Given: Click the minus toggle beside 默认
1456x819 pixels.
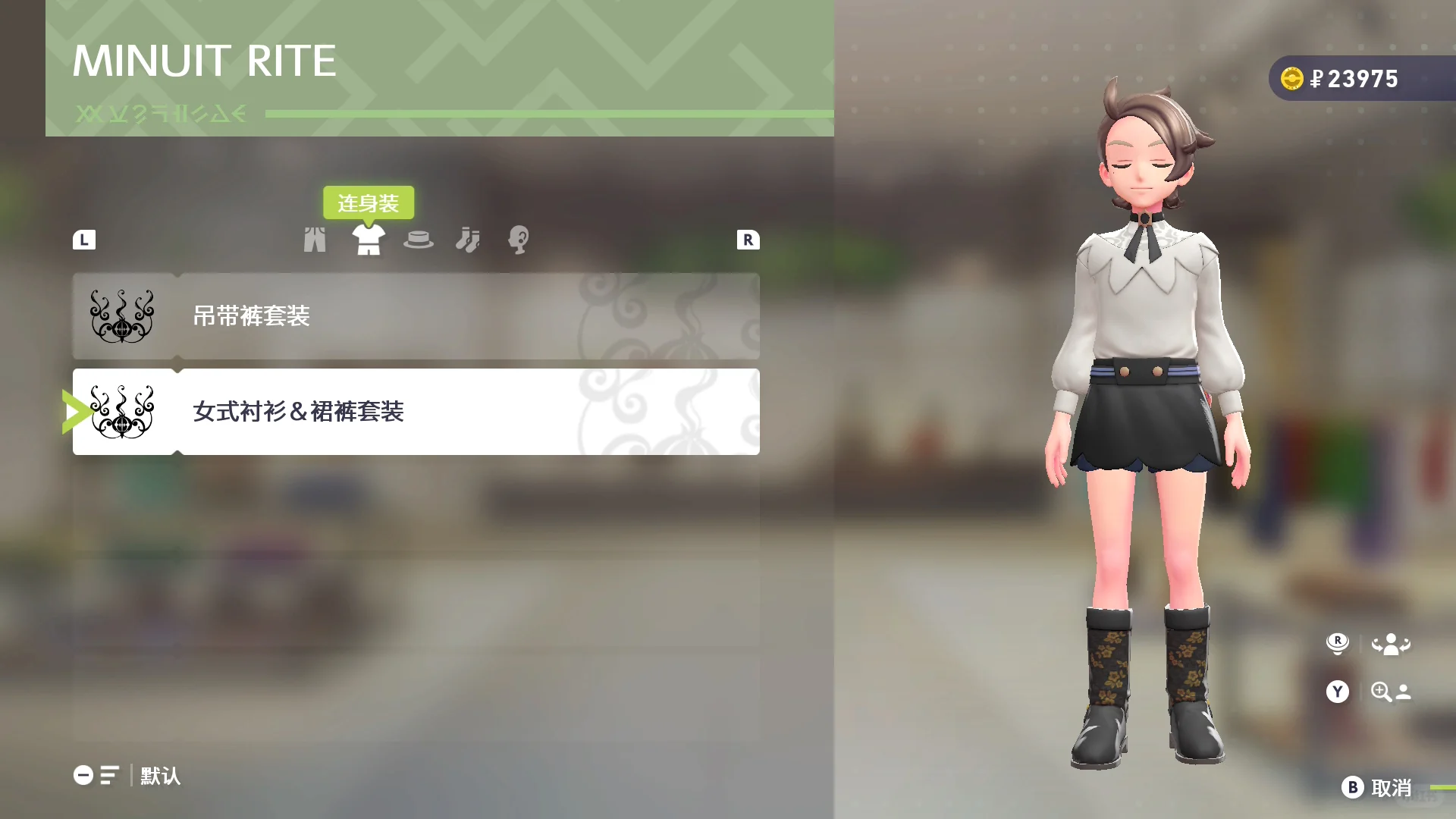Looking at the screenshot, I should [x=82, y=776].
